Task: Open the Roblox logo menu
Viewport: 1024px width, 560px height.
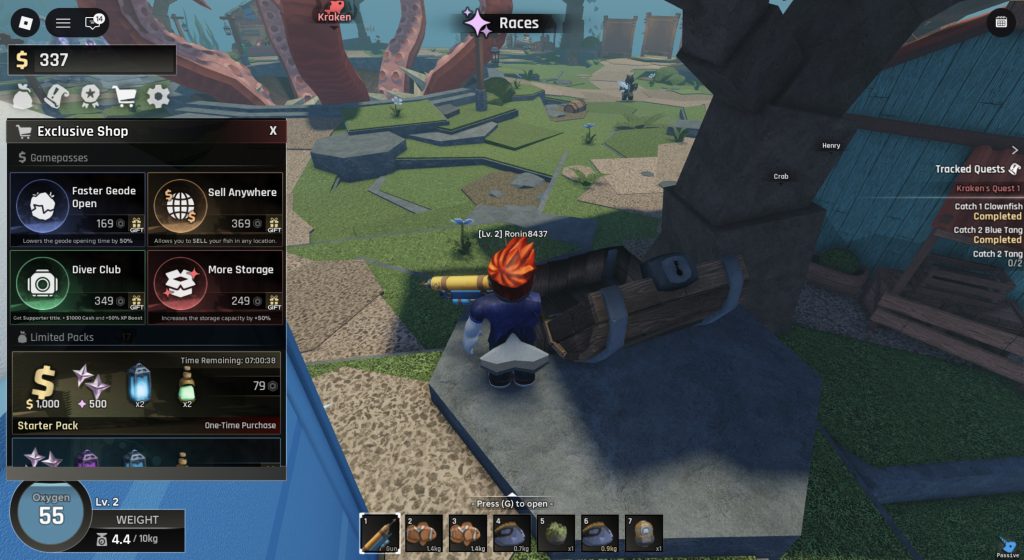Action: [x=25, y=22]
